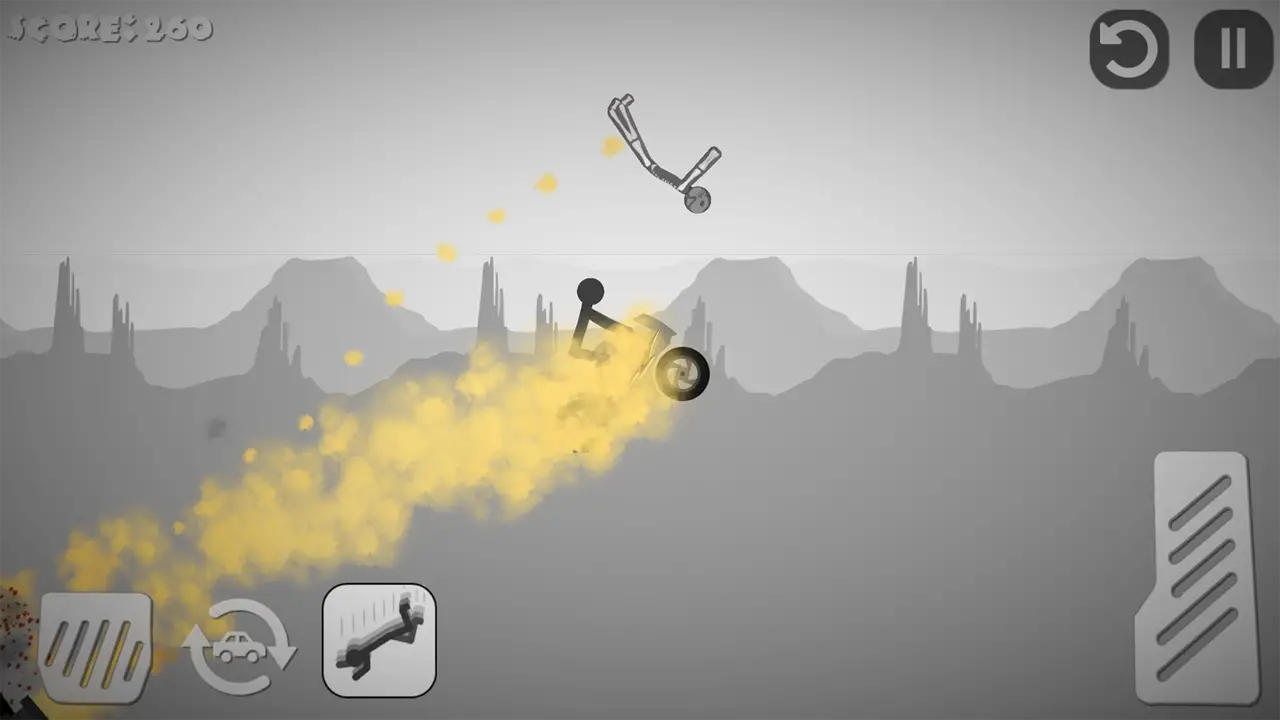Image resolution: width=1280 pixels, height=720 pixels.
Task: Click the stickman rider's head
Action: [x=590, y=290]
